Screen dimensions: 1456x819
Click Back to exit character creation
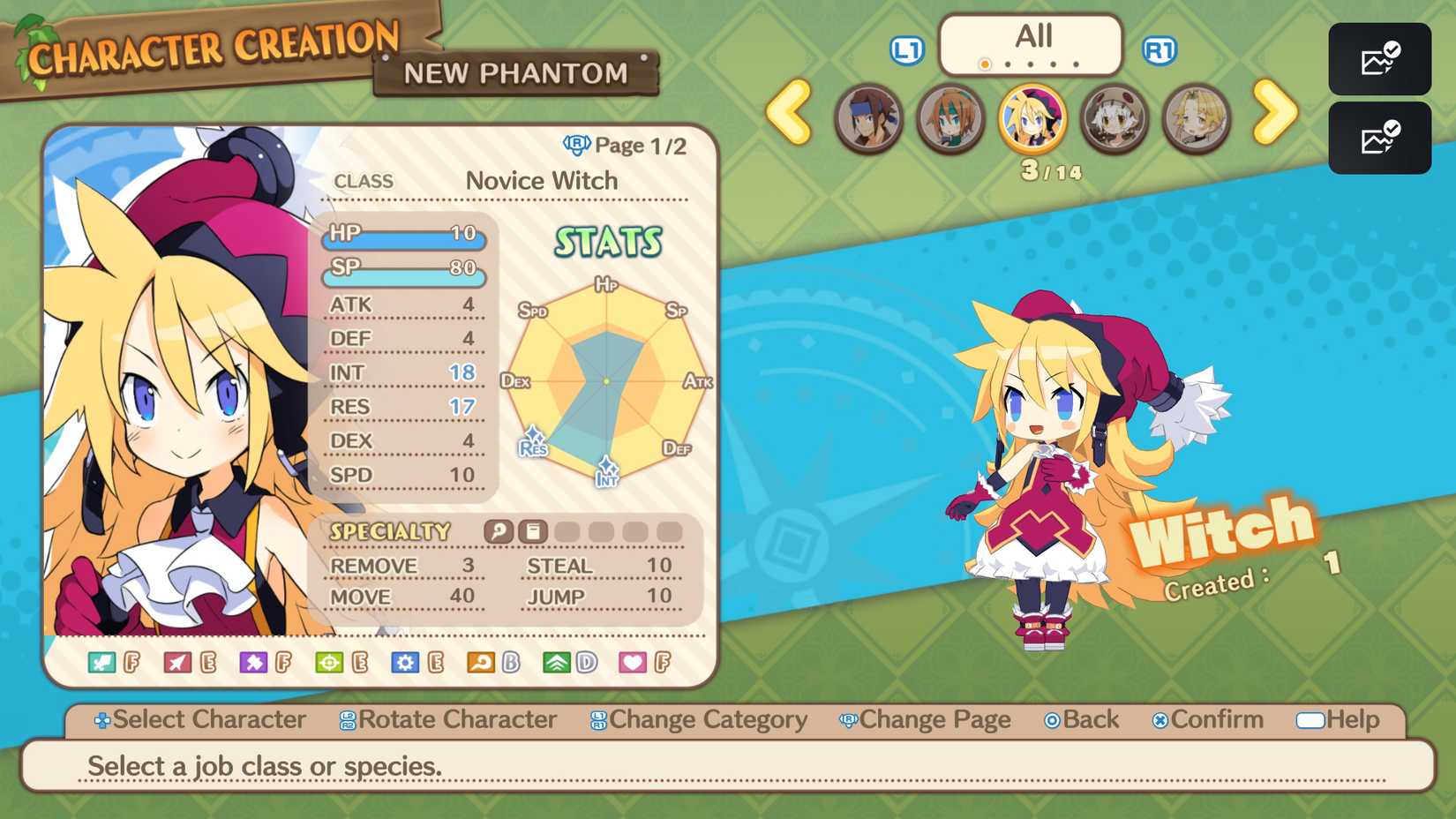(1082, 720)
